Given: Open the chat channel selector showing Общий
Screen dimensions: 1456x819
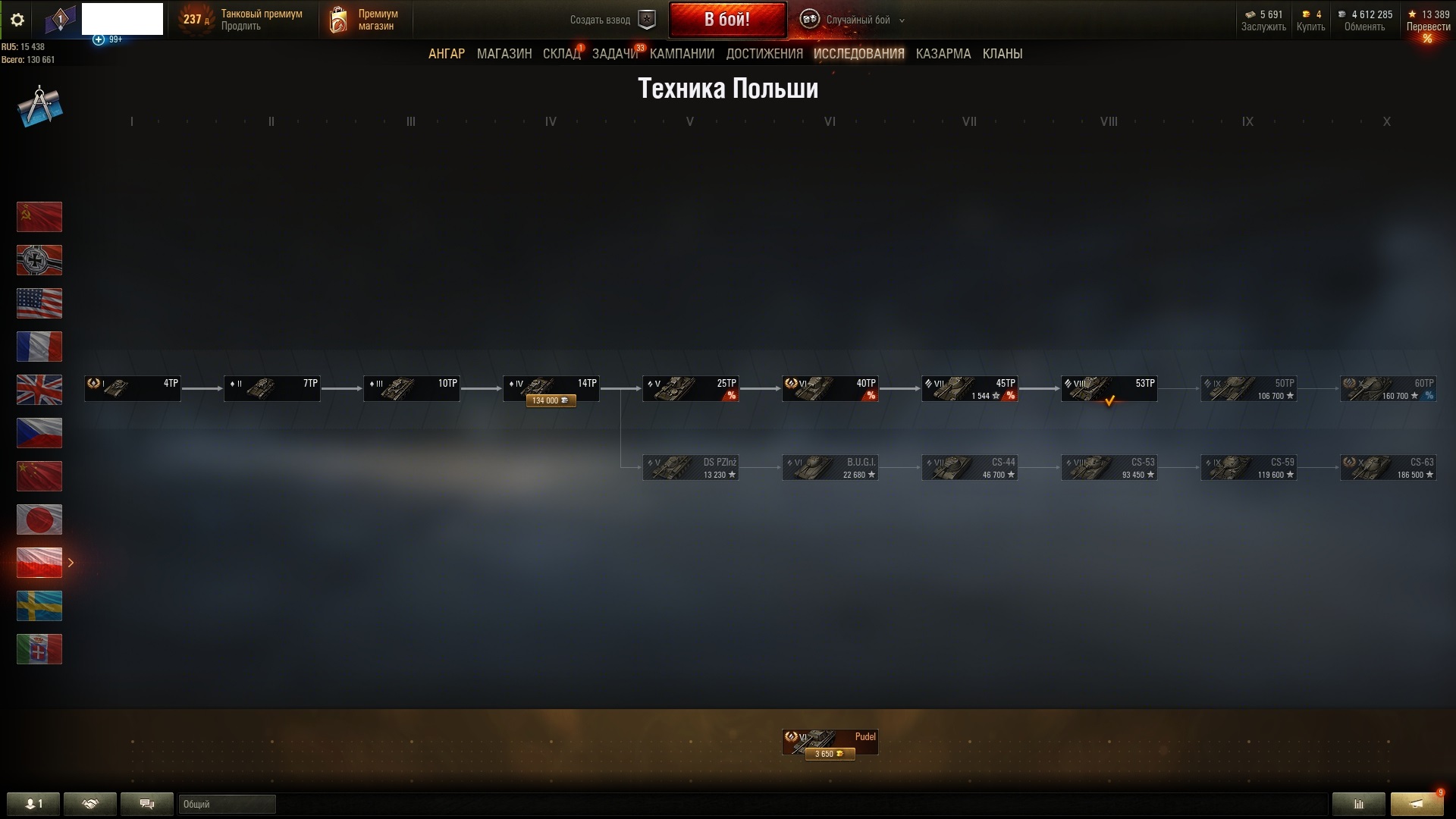Looking at the screenshot, I should 226,804.
